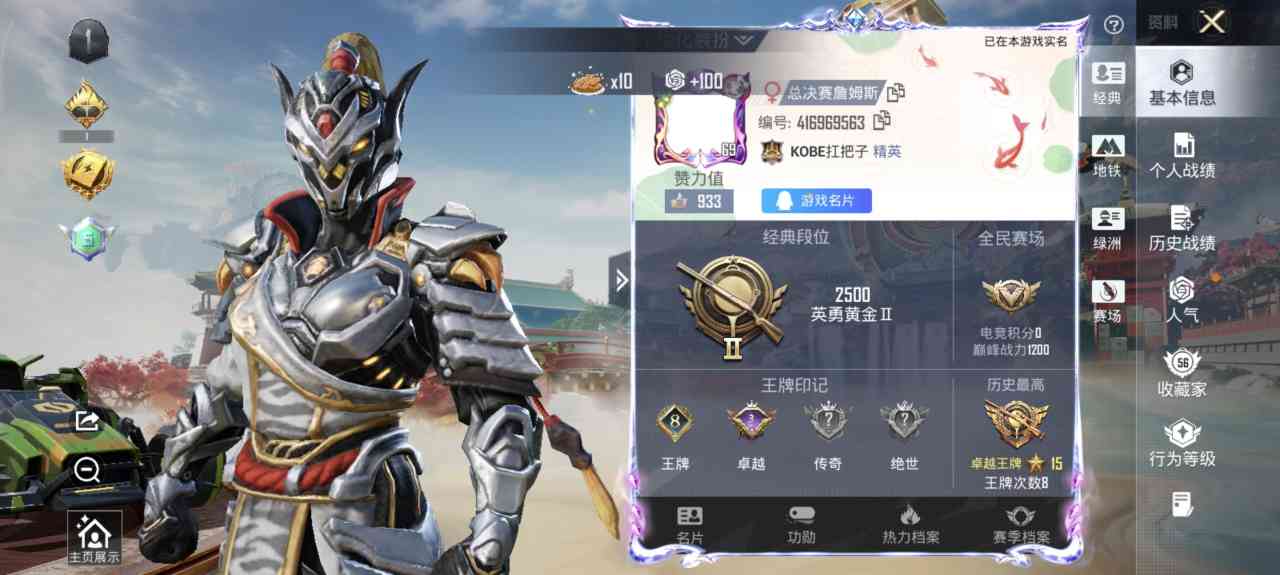This screenshot has width=1280, height=575.
Task: Click the 主页展示 homepage display button
Action: 94,539
